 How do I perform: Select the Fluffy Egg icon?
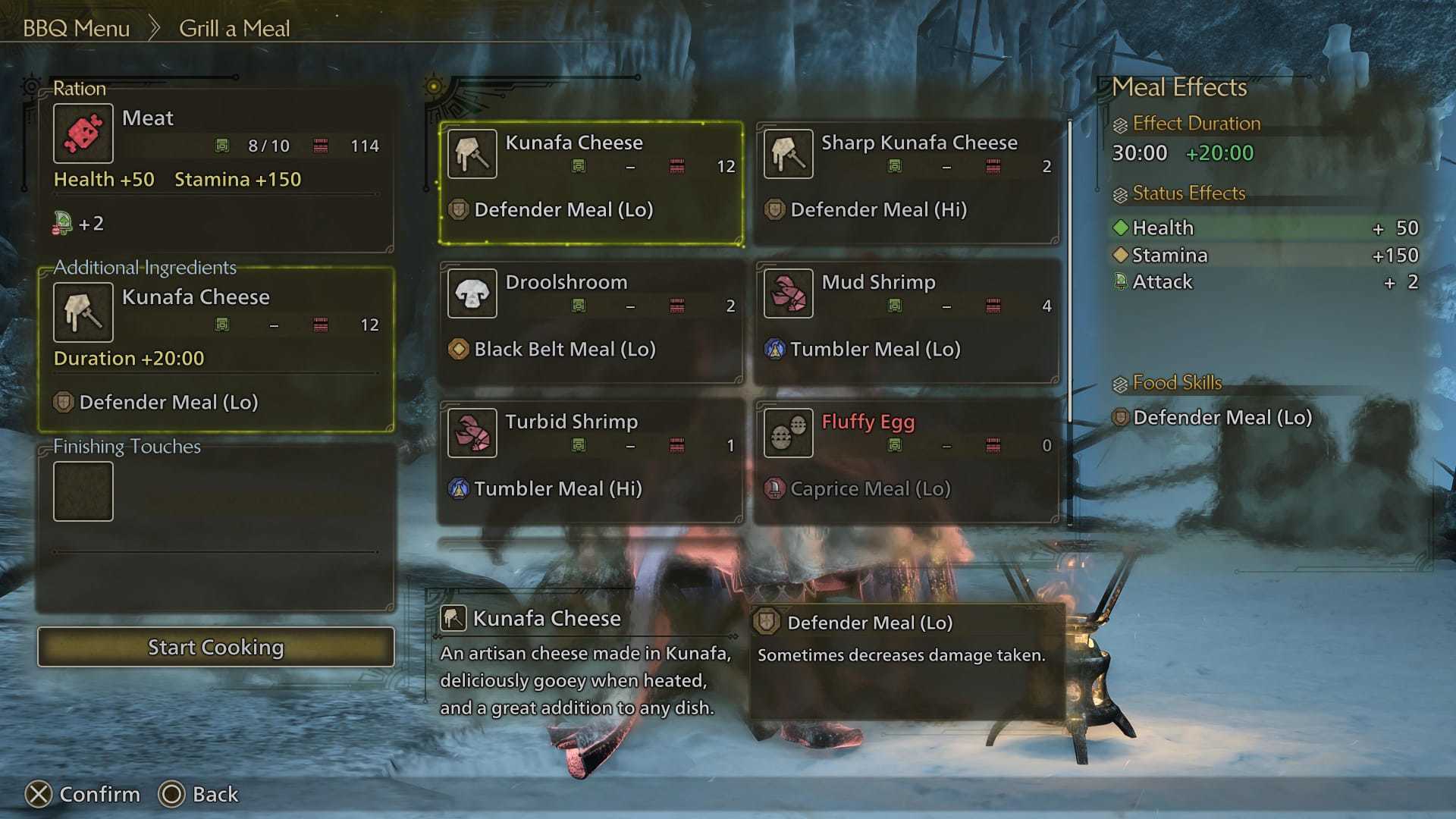(788, 433)
